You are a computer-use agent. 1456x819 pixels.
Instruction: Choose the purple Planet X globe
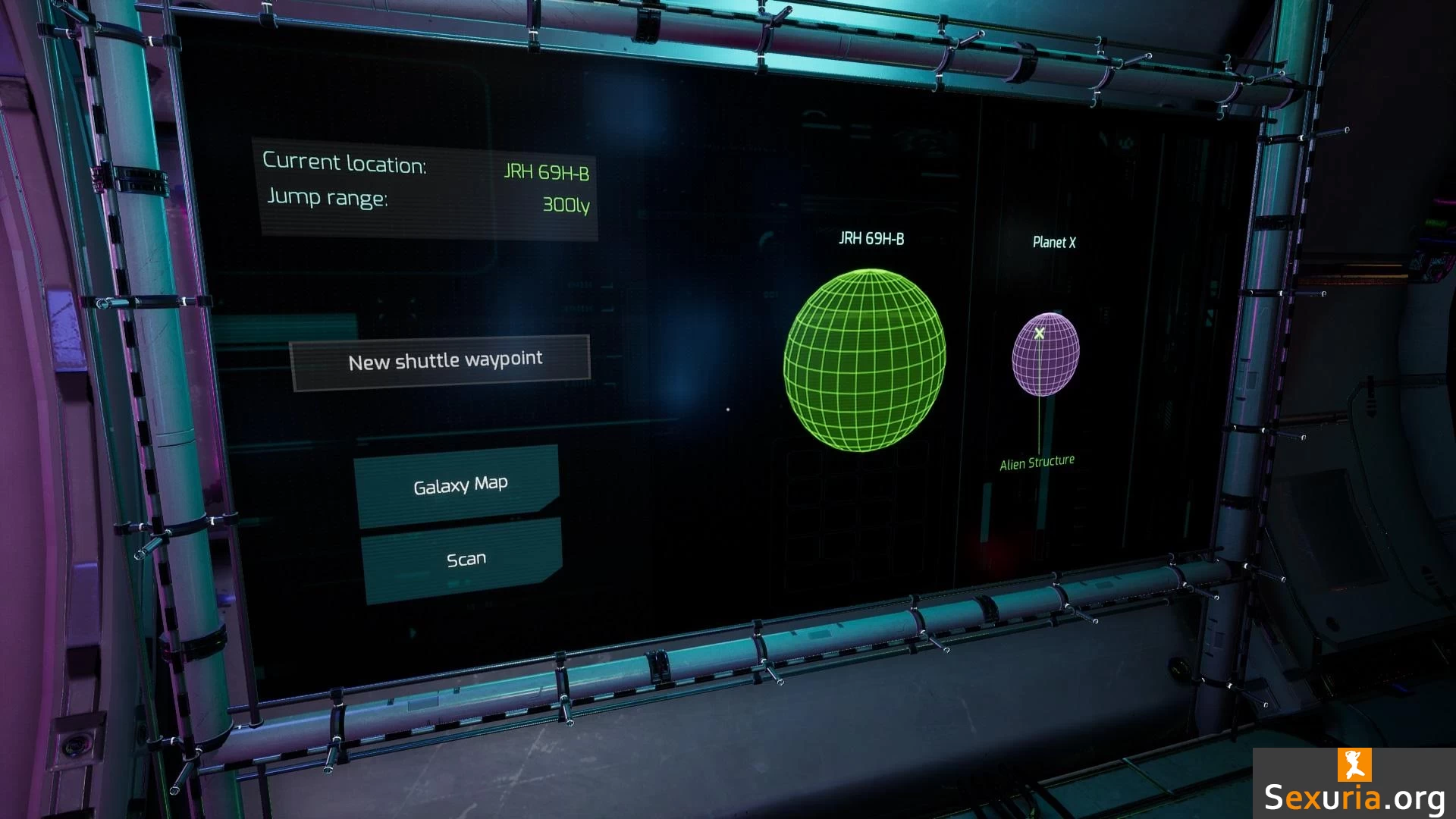pyautogui.click(x=1046, y=356)
